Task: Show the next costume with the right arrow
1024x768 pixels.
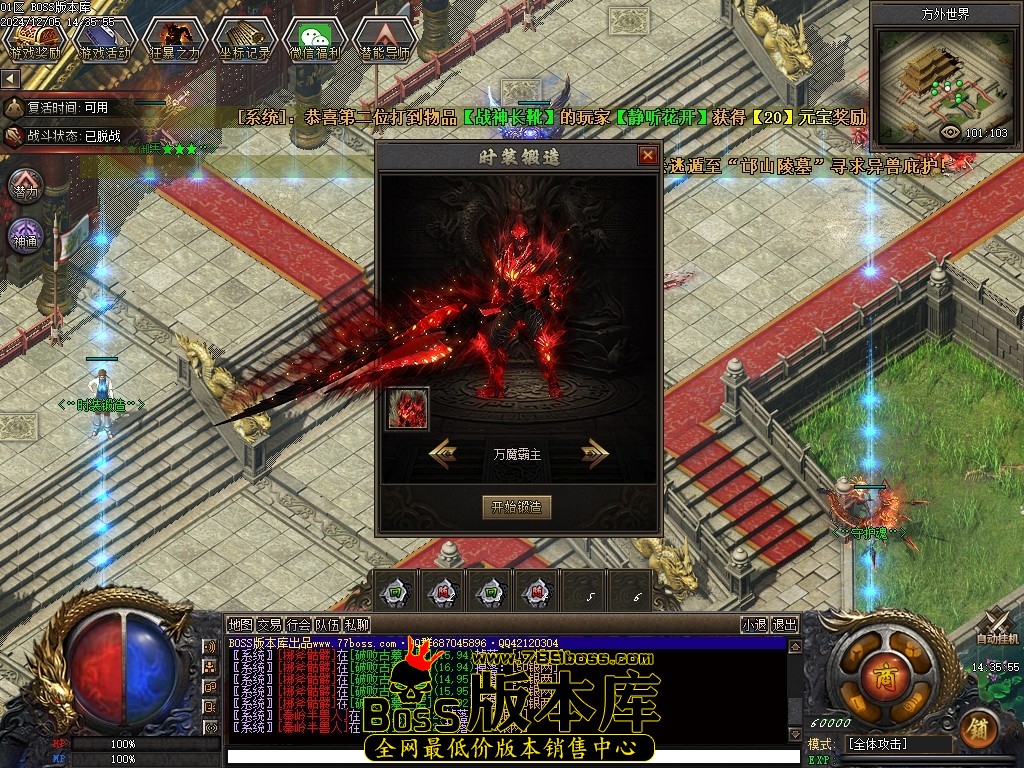Action: click(595, 453)
